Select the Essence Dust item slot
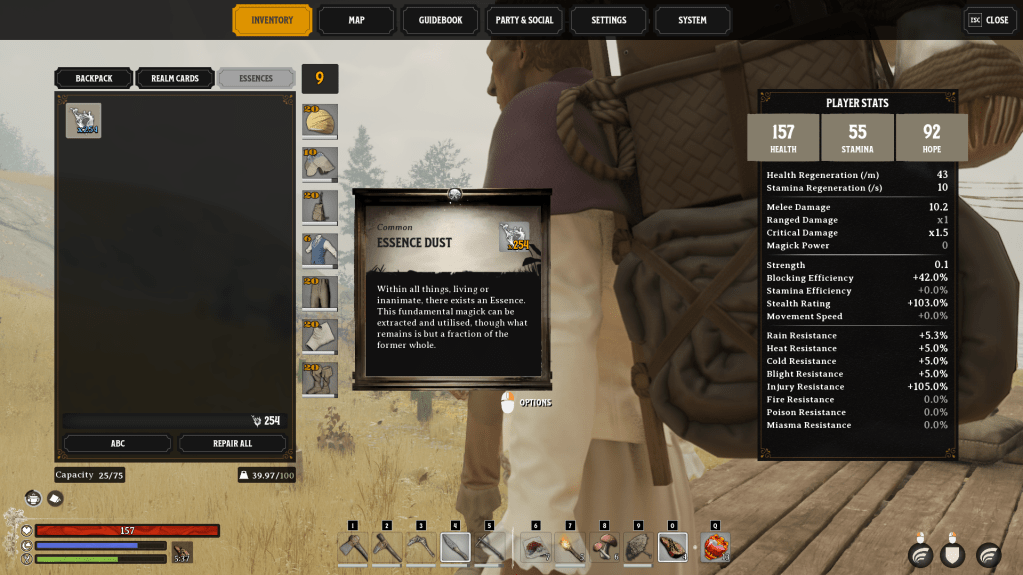The image size is (1023, 575). pos(84,120)
